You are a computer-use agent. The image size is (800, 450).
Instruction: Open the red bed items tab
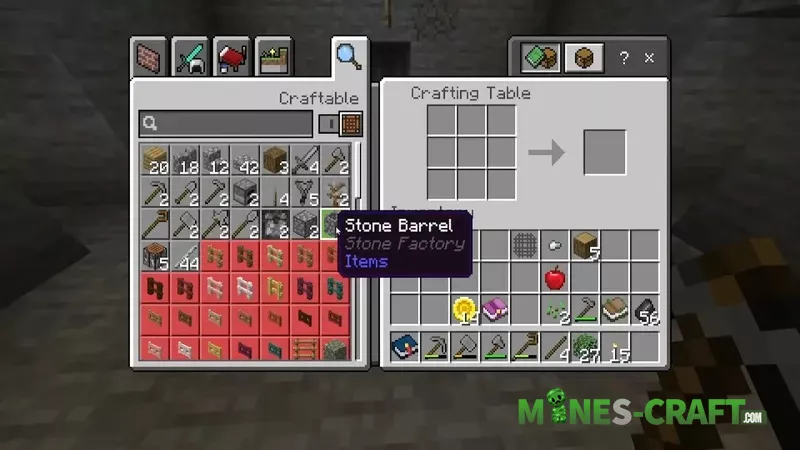(231, 58)
